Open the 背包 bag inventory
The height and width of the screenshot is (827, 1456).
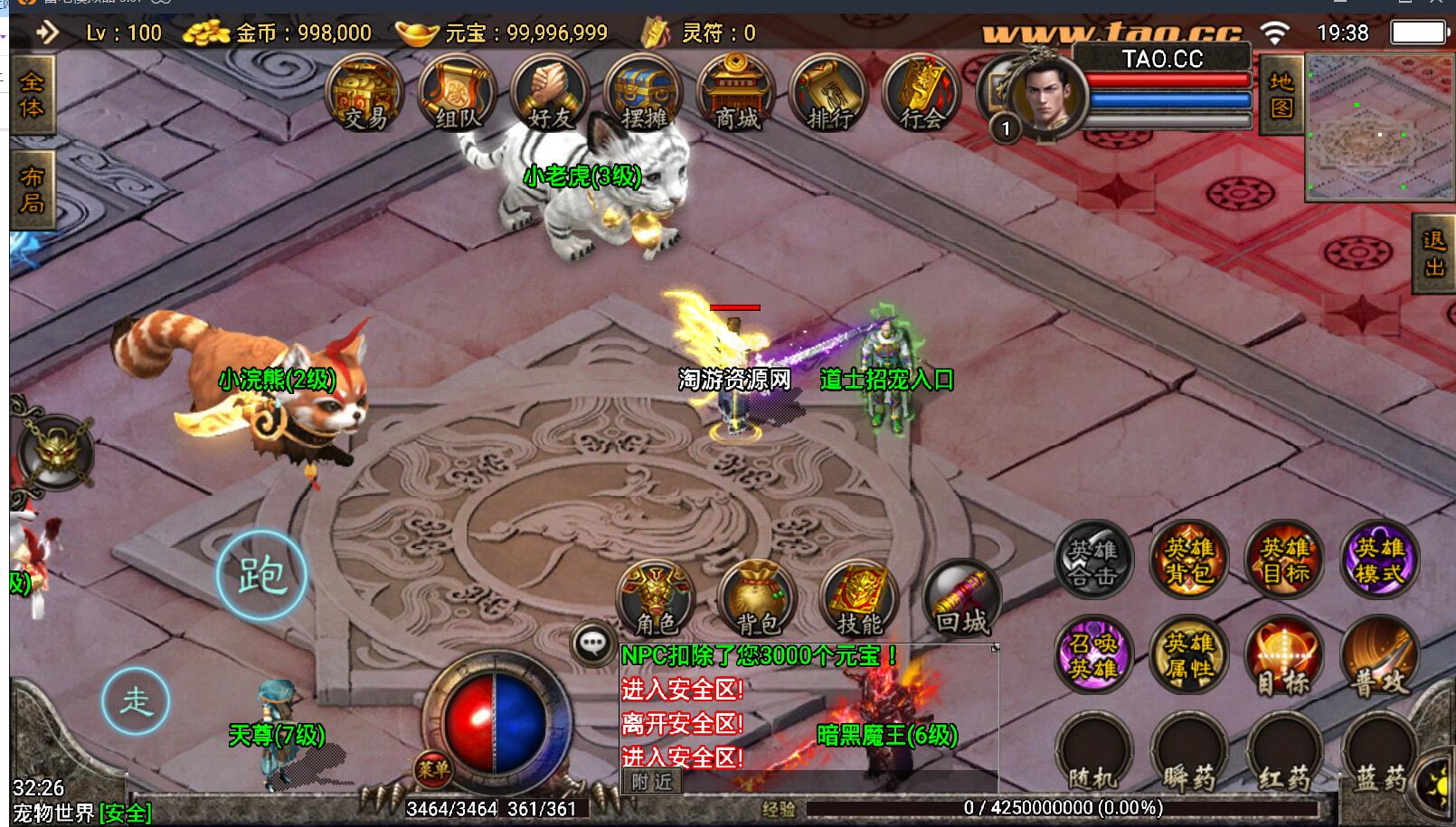758,599
